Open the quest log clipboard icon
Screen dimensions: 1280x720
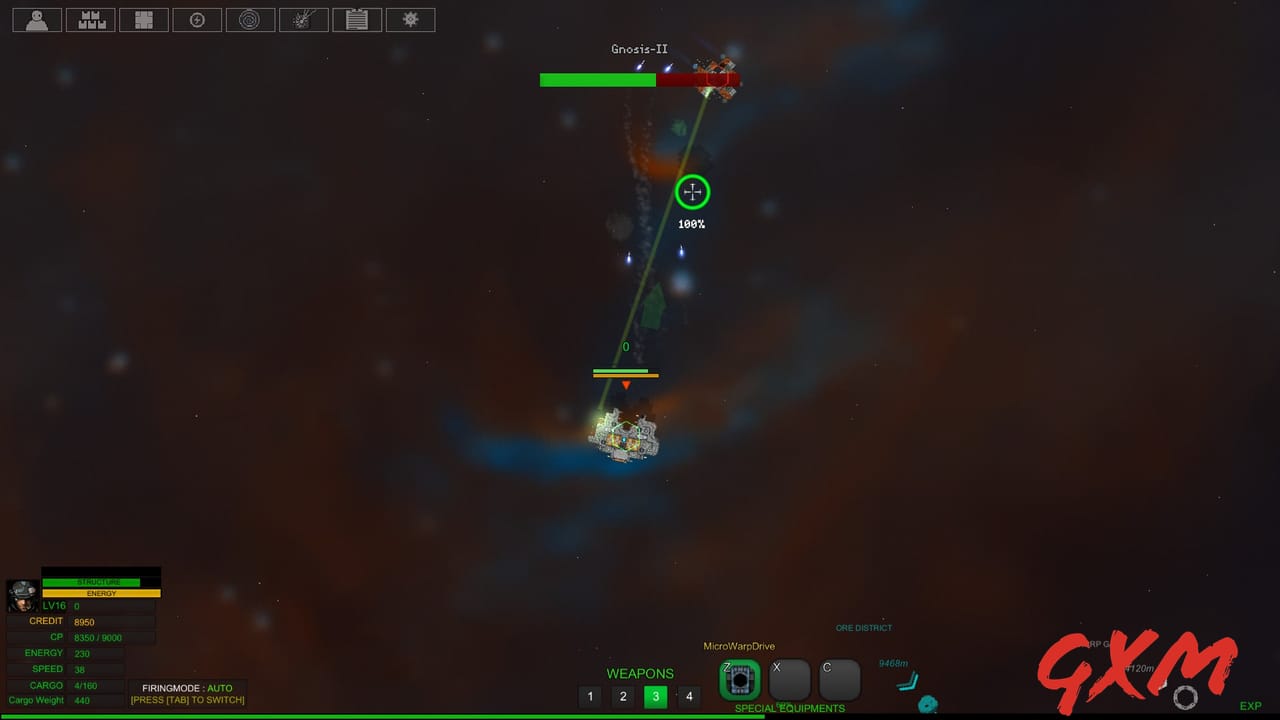click(357, 19)
